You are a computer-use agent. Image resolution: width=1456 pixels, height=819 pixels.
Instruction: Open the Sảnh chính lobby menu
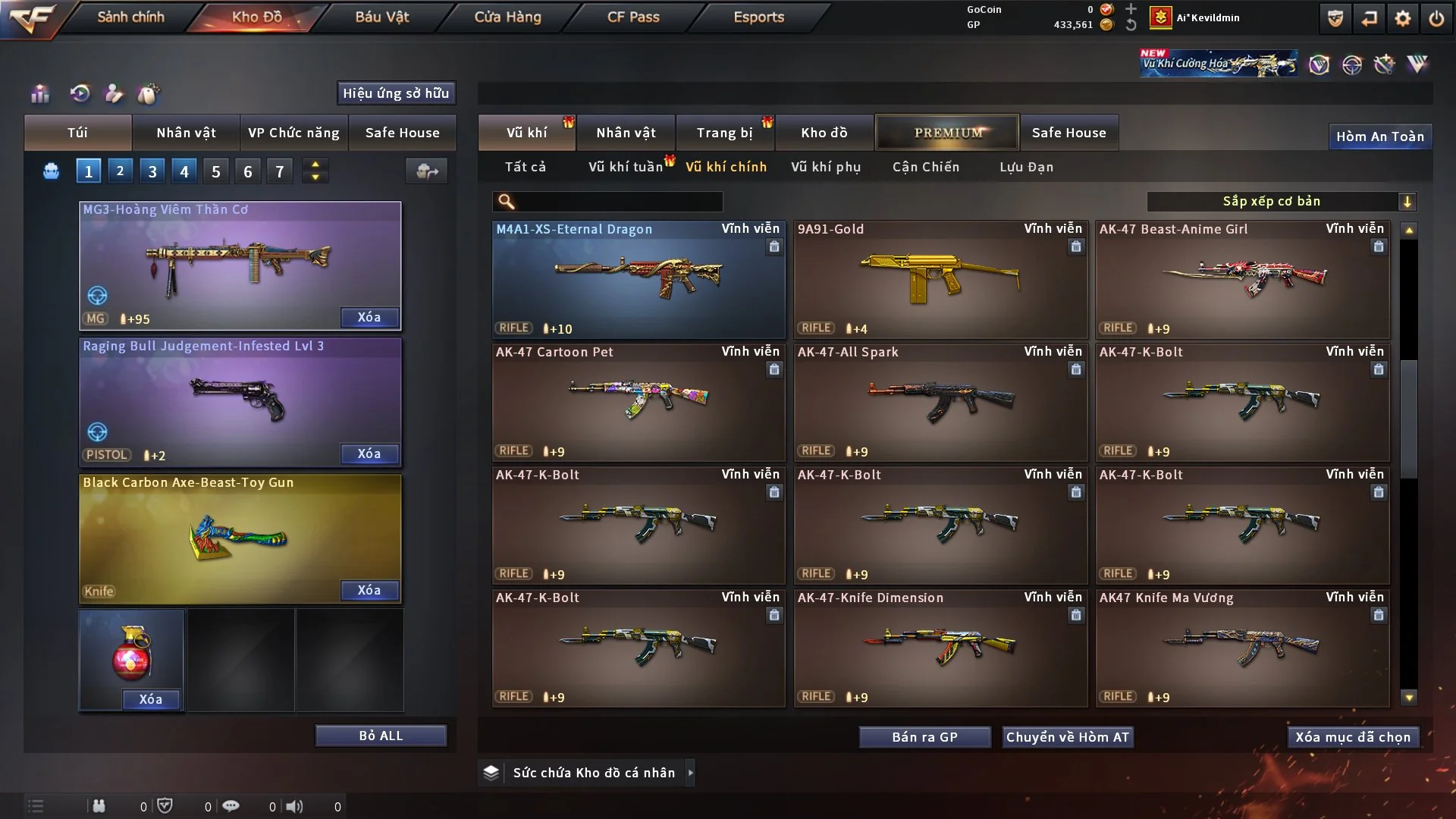(130, 17)
